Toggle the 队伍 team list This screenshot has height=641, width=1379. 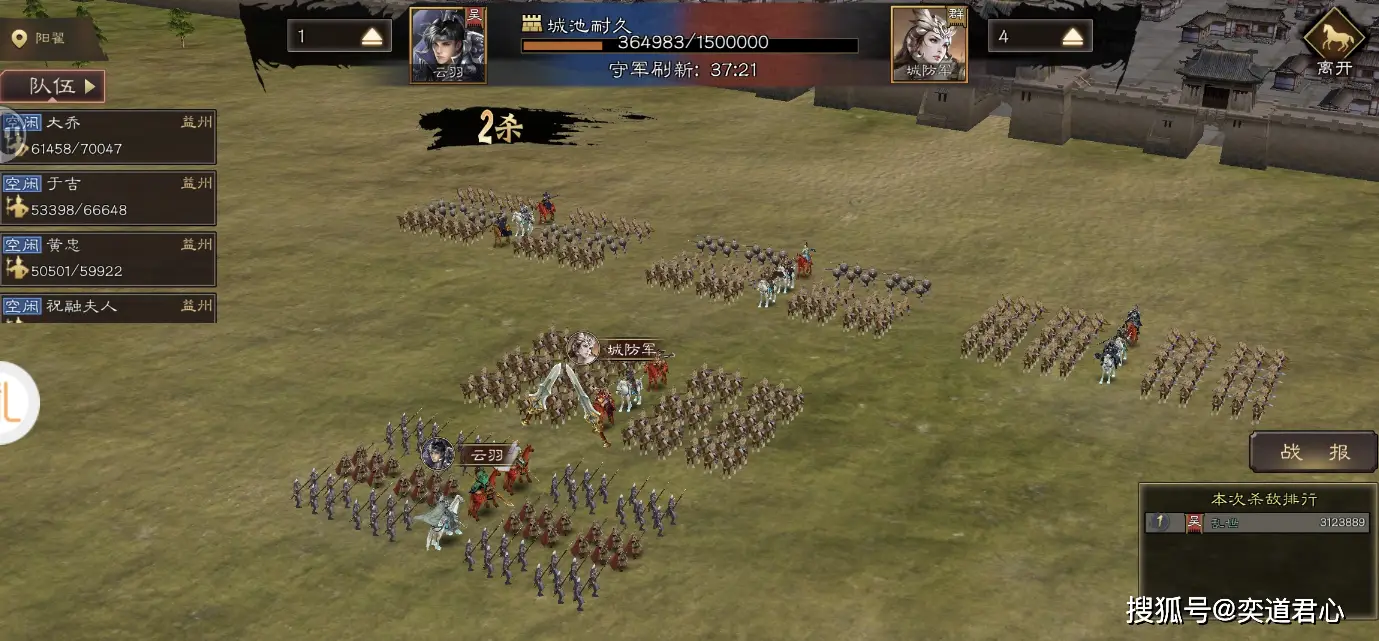coord(54,86)
